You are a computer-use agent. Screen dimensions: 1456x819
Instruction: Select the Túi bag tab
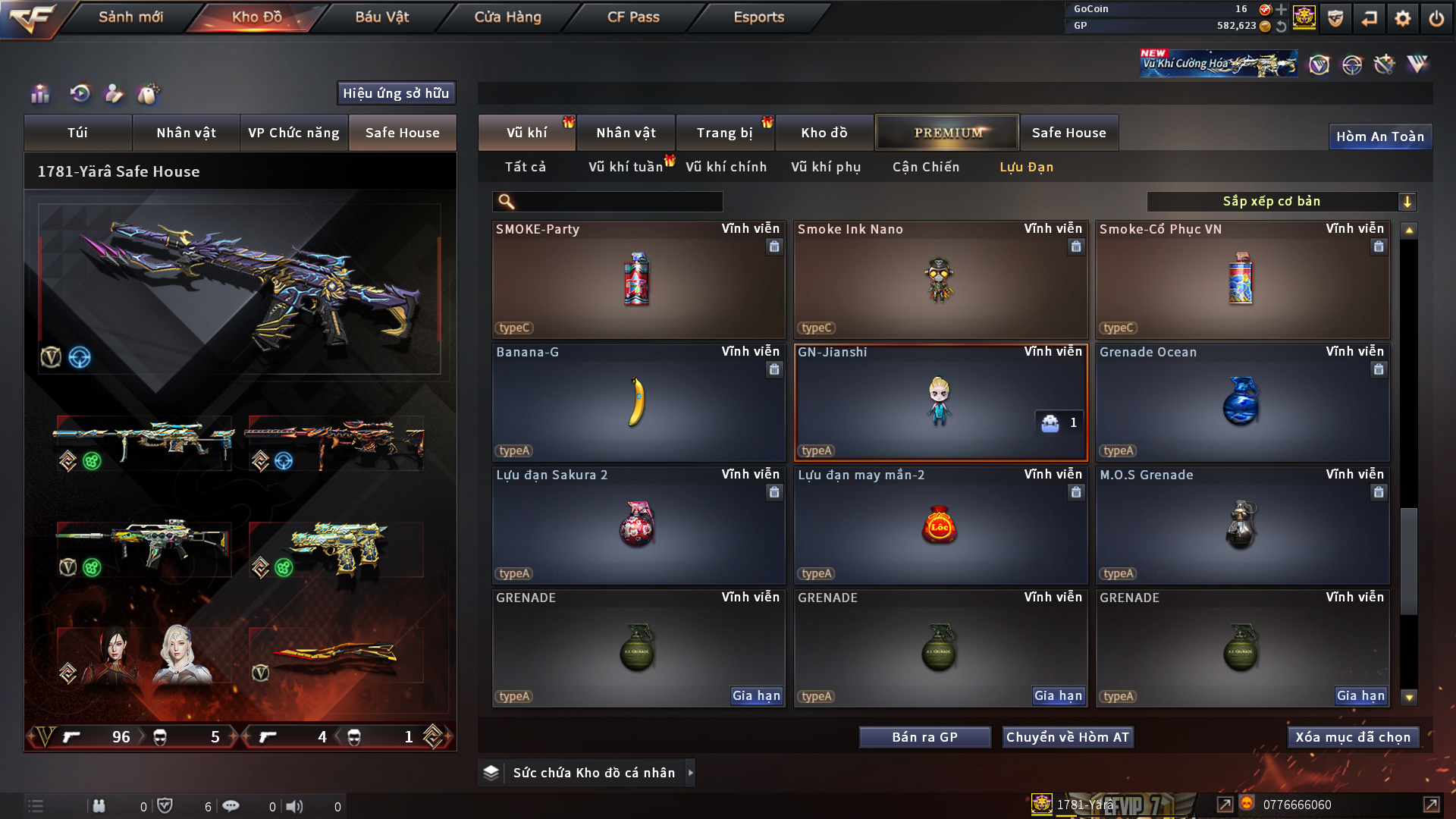[x=77, y=133]
